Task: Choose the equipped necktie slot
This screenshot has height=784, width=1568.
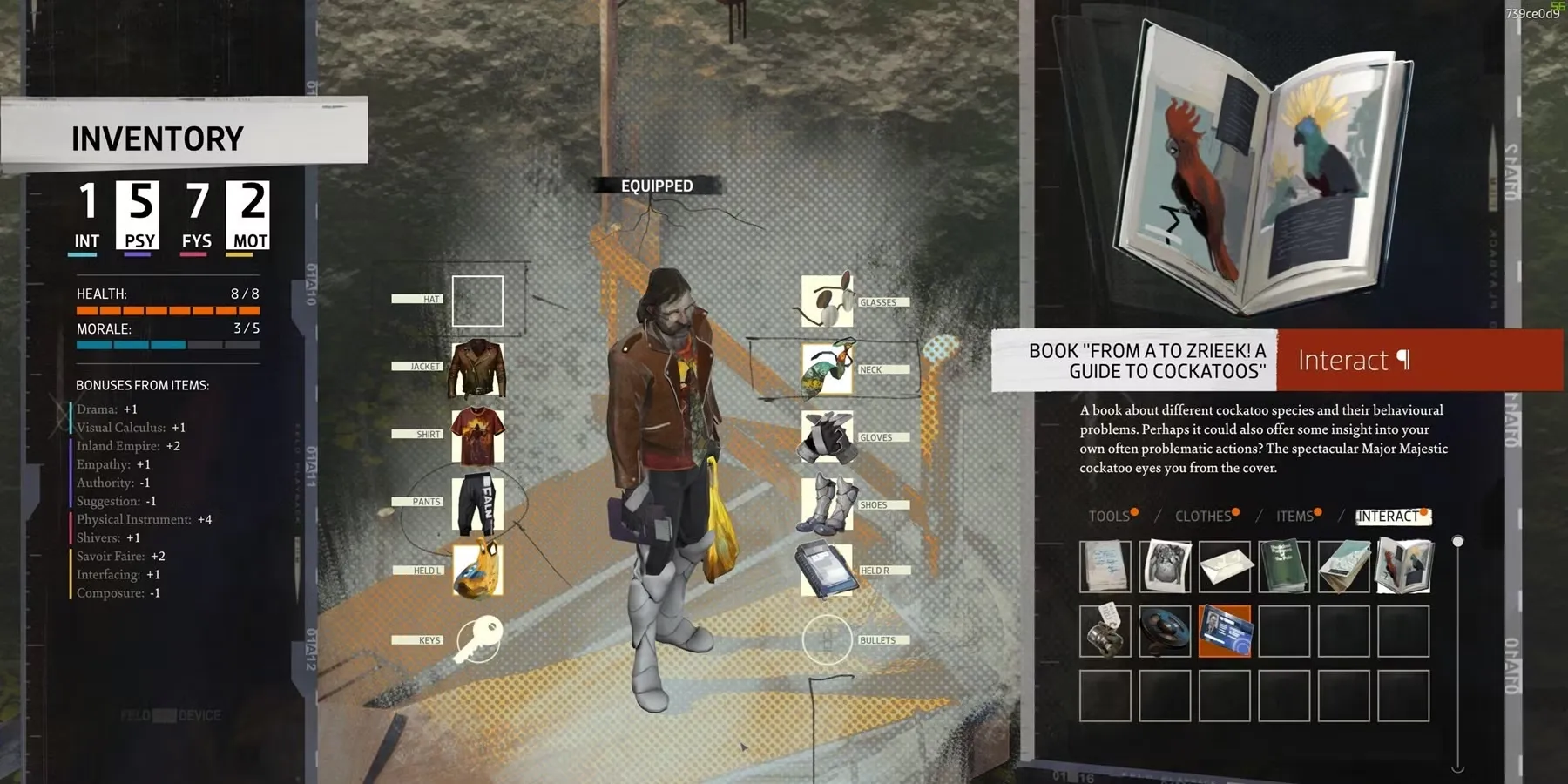Action: pyautogui.click(x=827, y=368)
